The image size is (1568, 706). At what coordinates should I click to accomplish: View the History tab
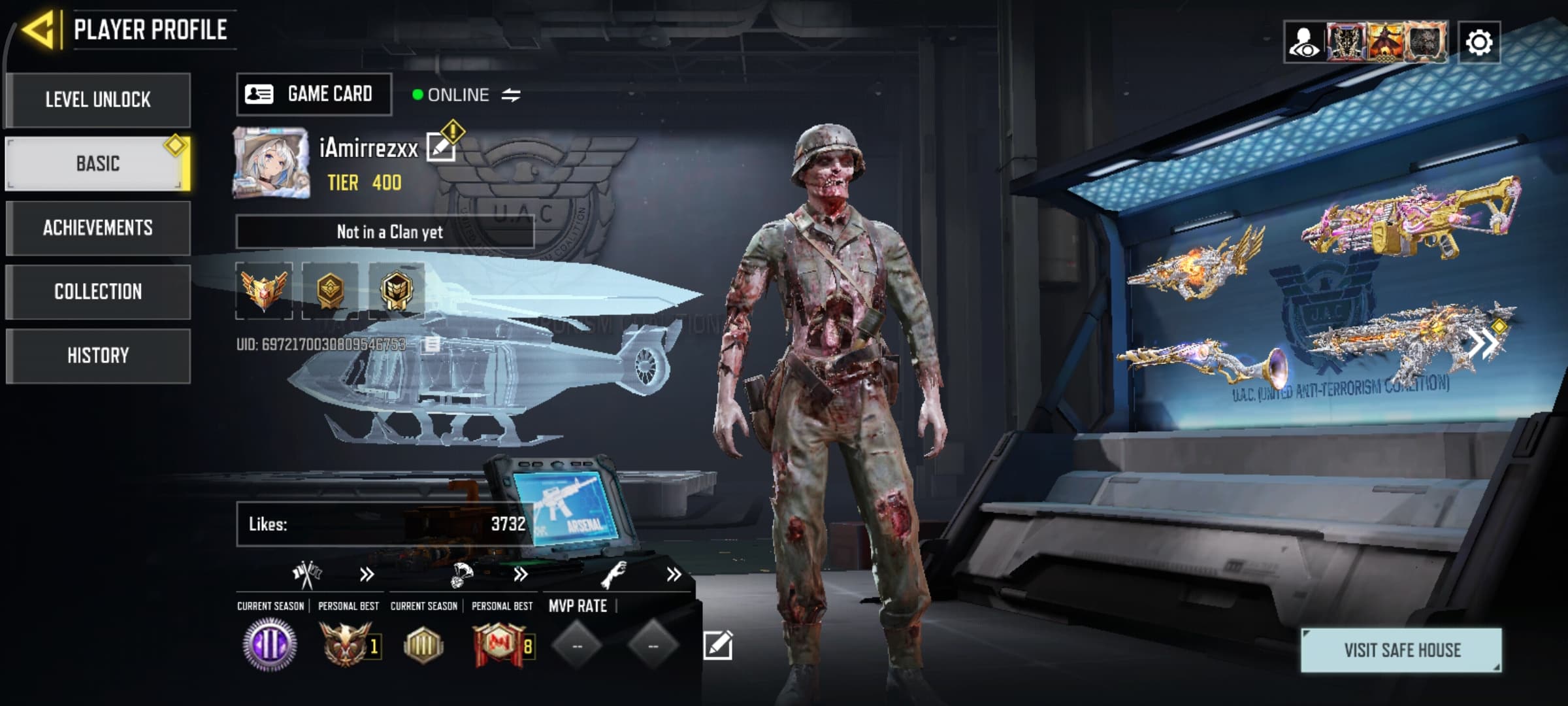click(x=98, y=356)
